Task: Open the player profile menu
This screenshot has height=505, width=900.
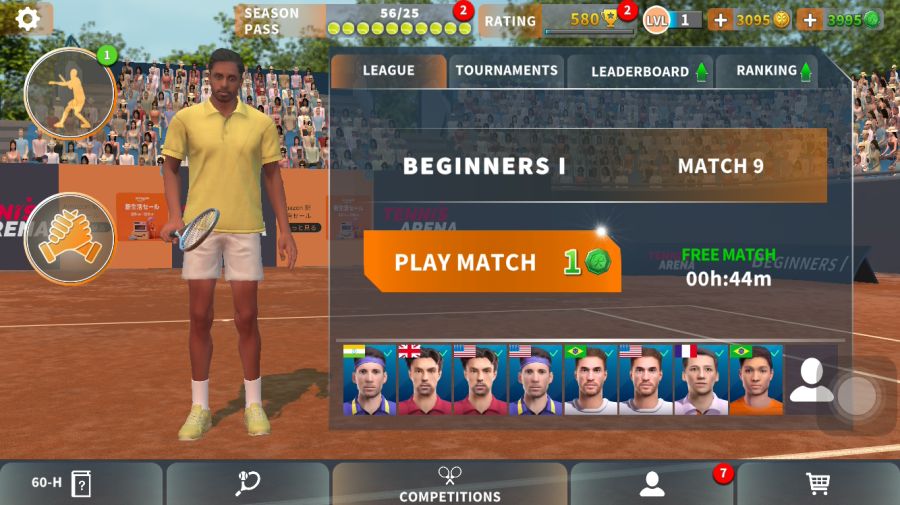Action: point(652,483)
